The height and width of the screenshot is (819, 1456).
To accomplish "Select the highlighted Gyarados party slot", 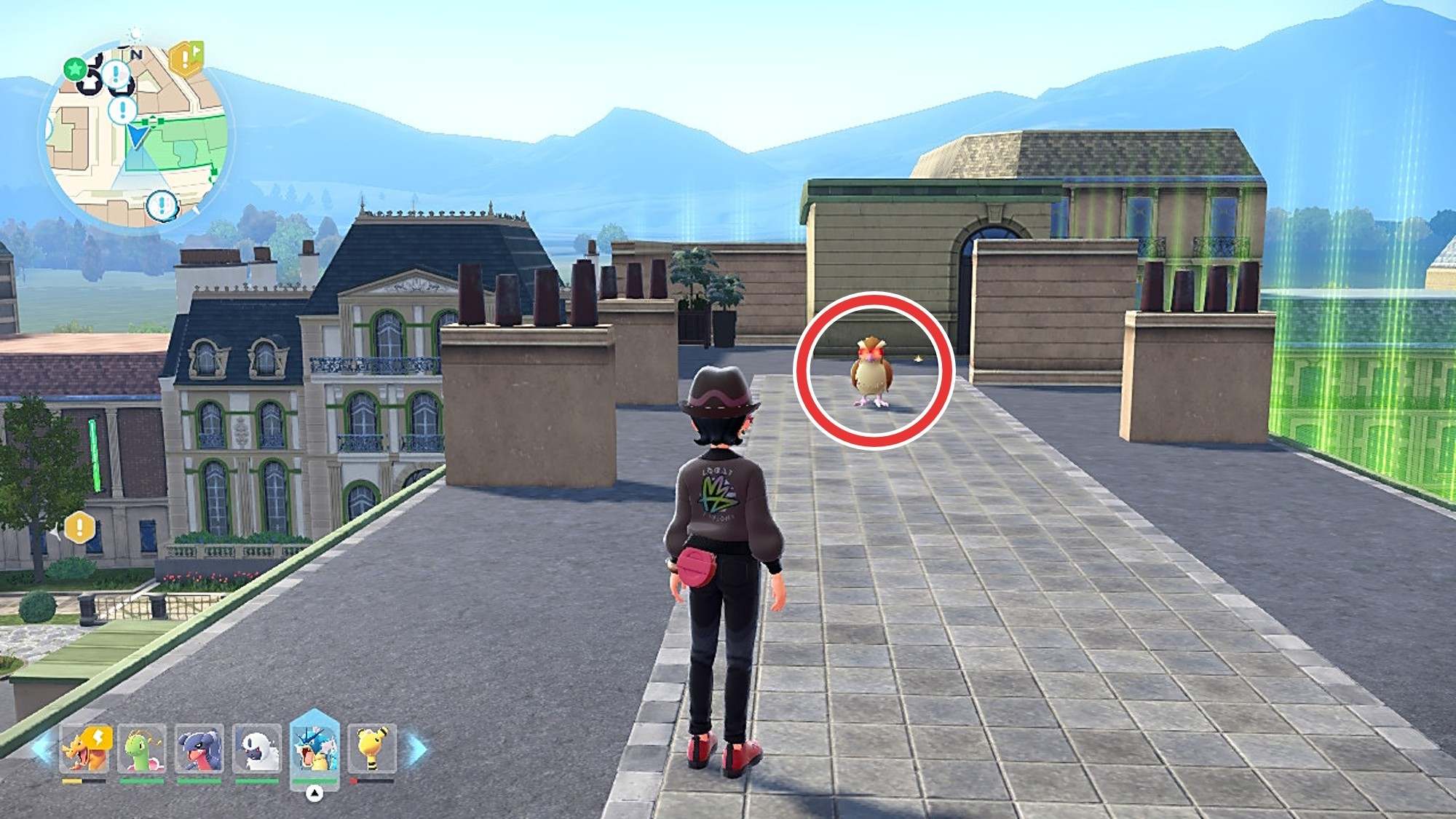I will (x=314, y=748).
